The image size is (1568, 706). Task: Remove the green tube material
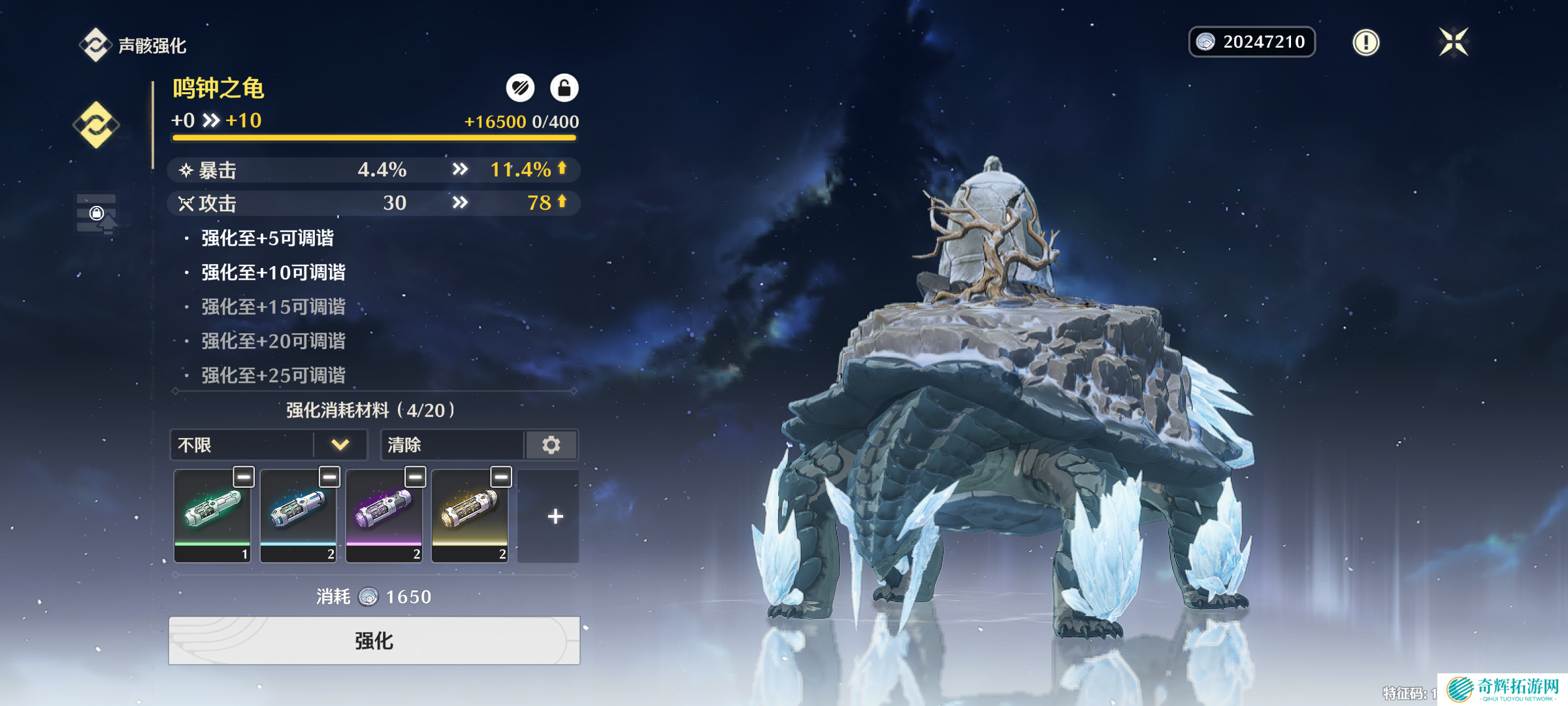click(x=244, y=477)
